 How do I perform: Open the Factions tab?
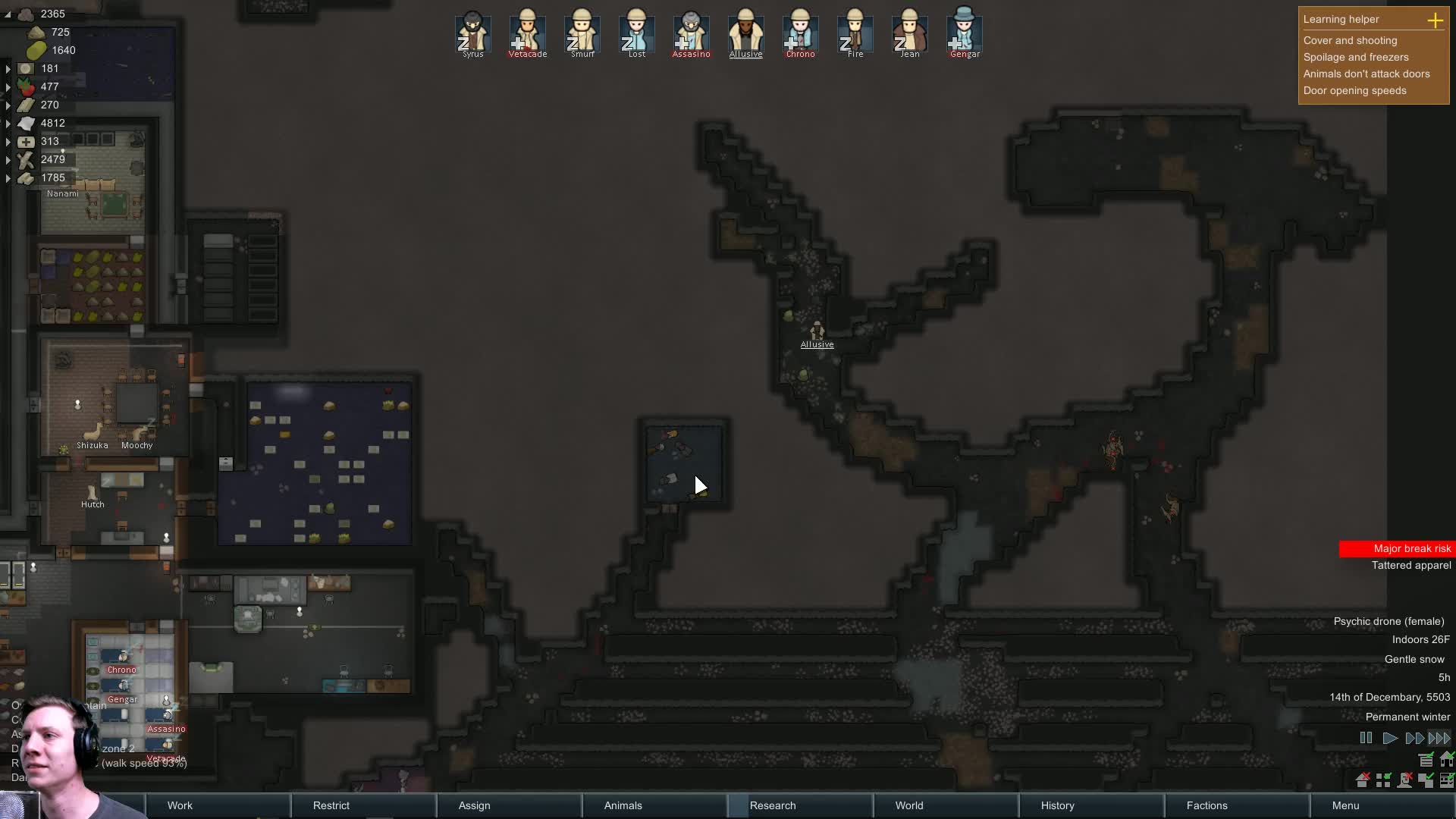pos(1207,805)
